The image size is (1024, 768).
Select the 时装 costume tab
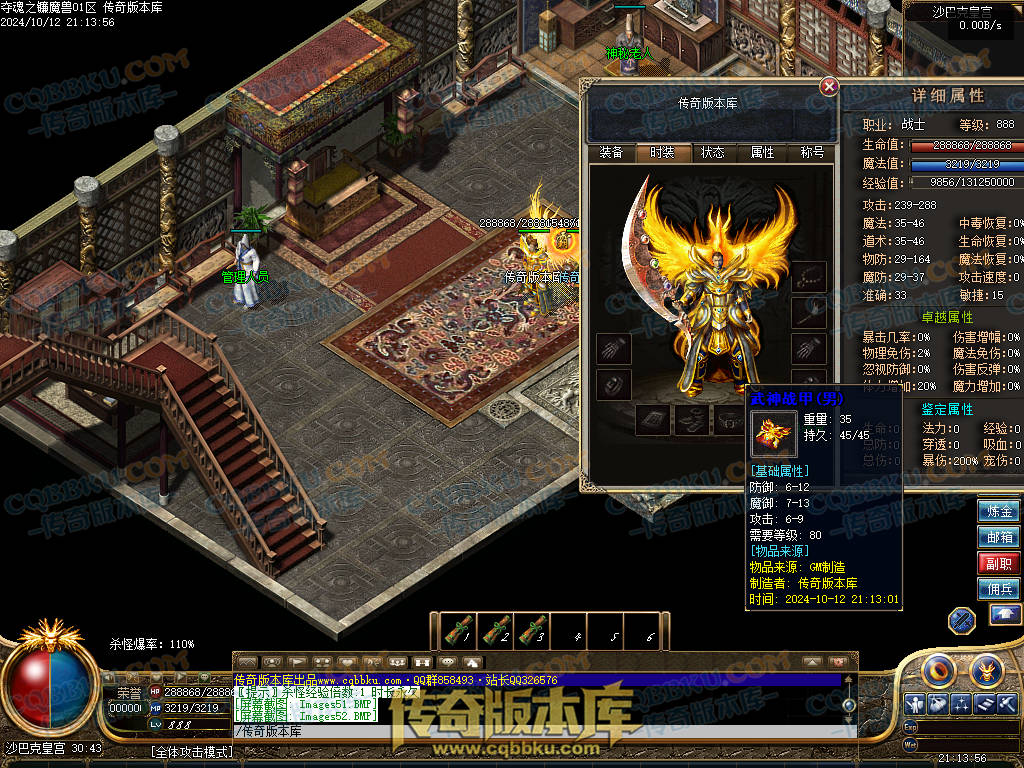[x=662, y=153]
